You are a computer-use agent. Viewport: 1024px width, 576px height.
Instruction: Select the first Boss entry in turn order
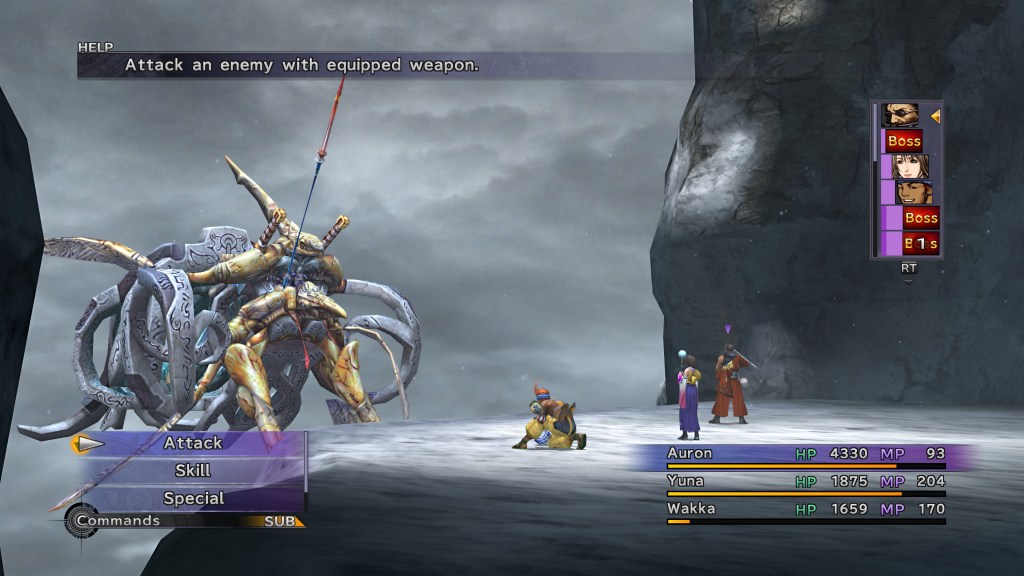tap(905, 141)
